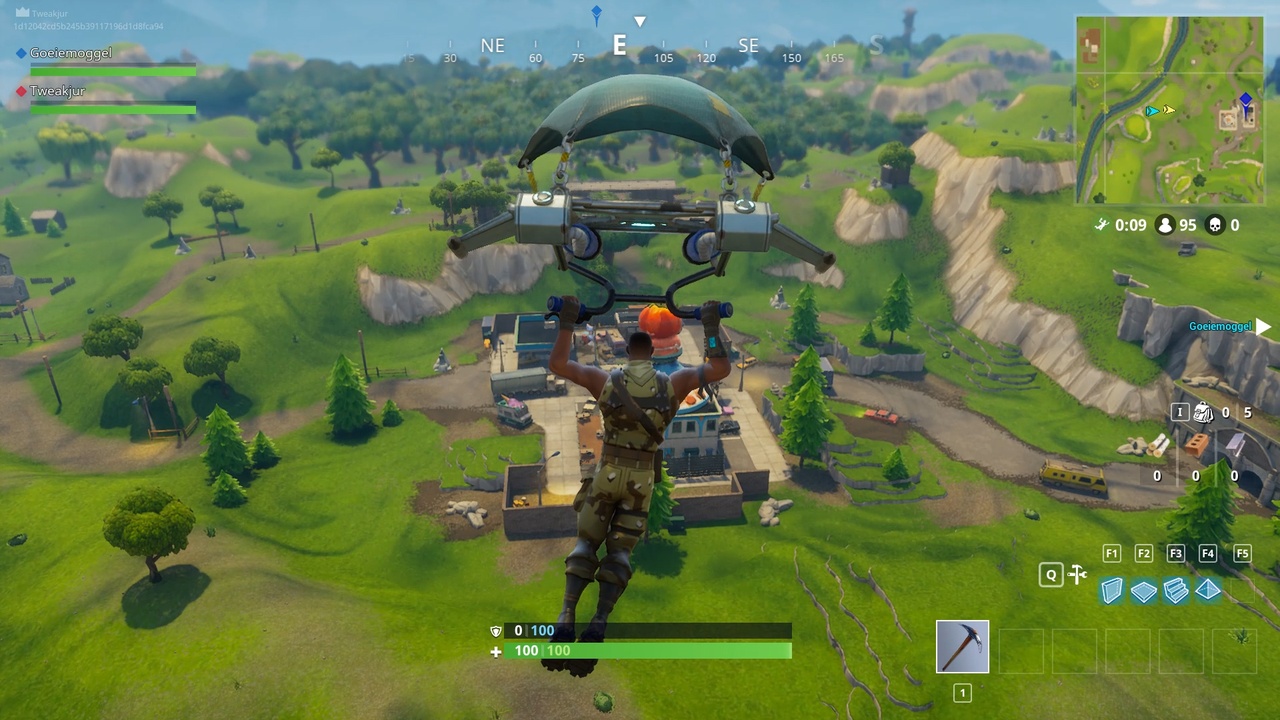The image size is (1280, 720).
Task: Select the wall build piece icon
Action: [1112, 590]
